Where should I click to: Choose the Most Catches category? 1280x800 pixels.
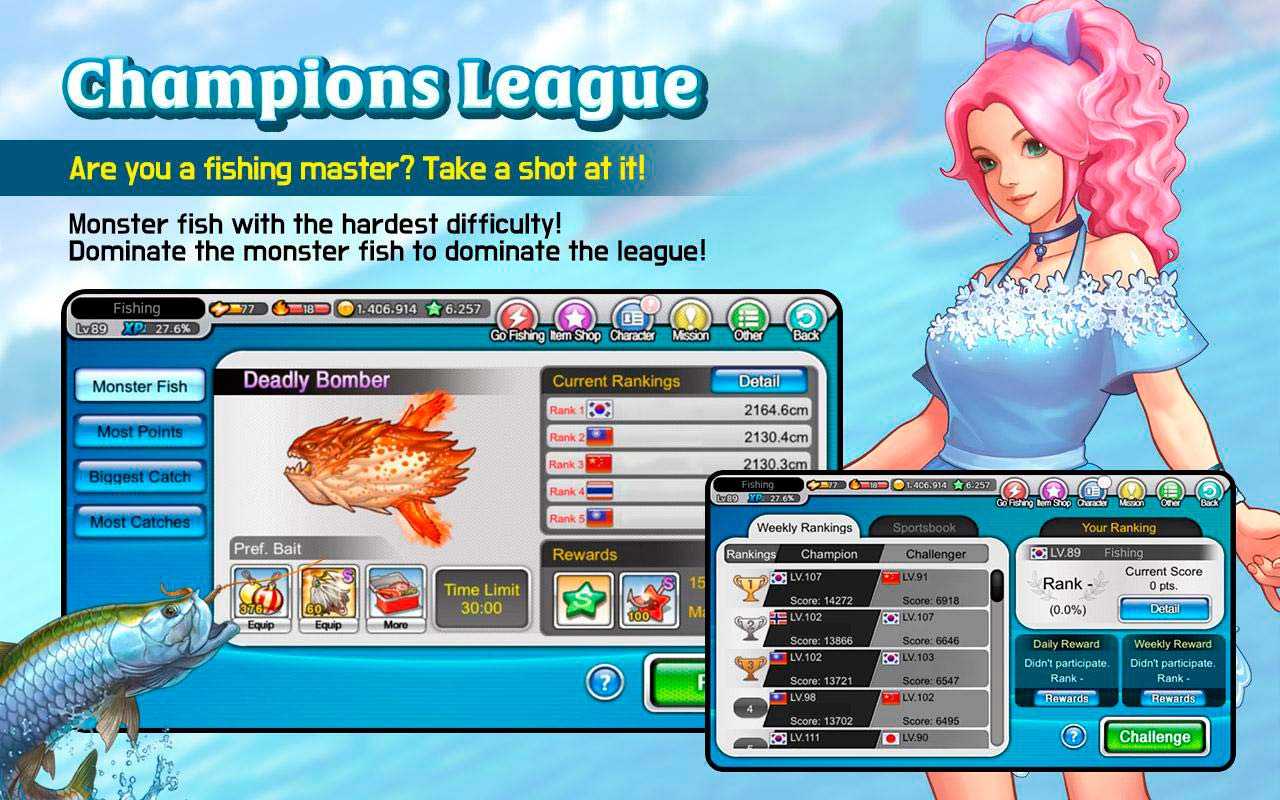139,522
